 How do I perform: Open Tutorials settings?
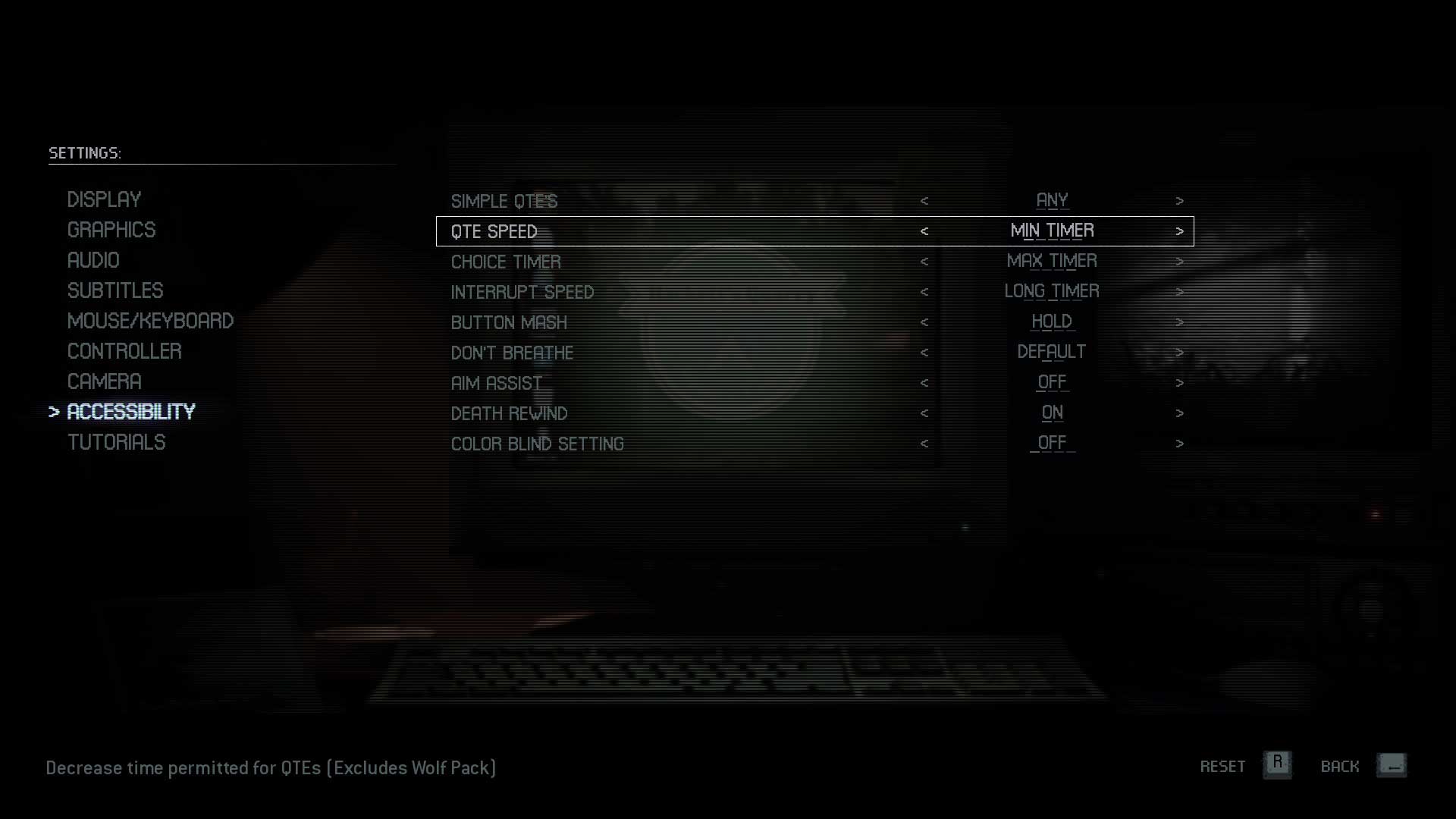coord(117,442)
